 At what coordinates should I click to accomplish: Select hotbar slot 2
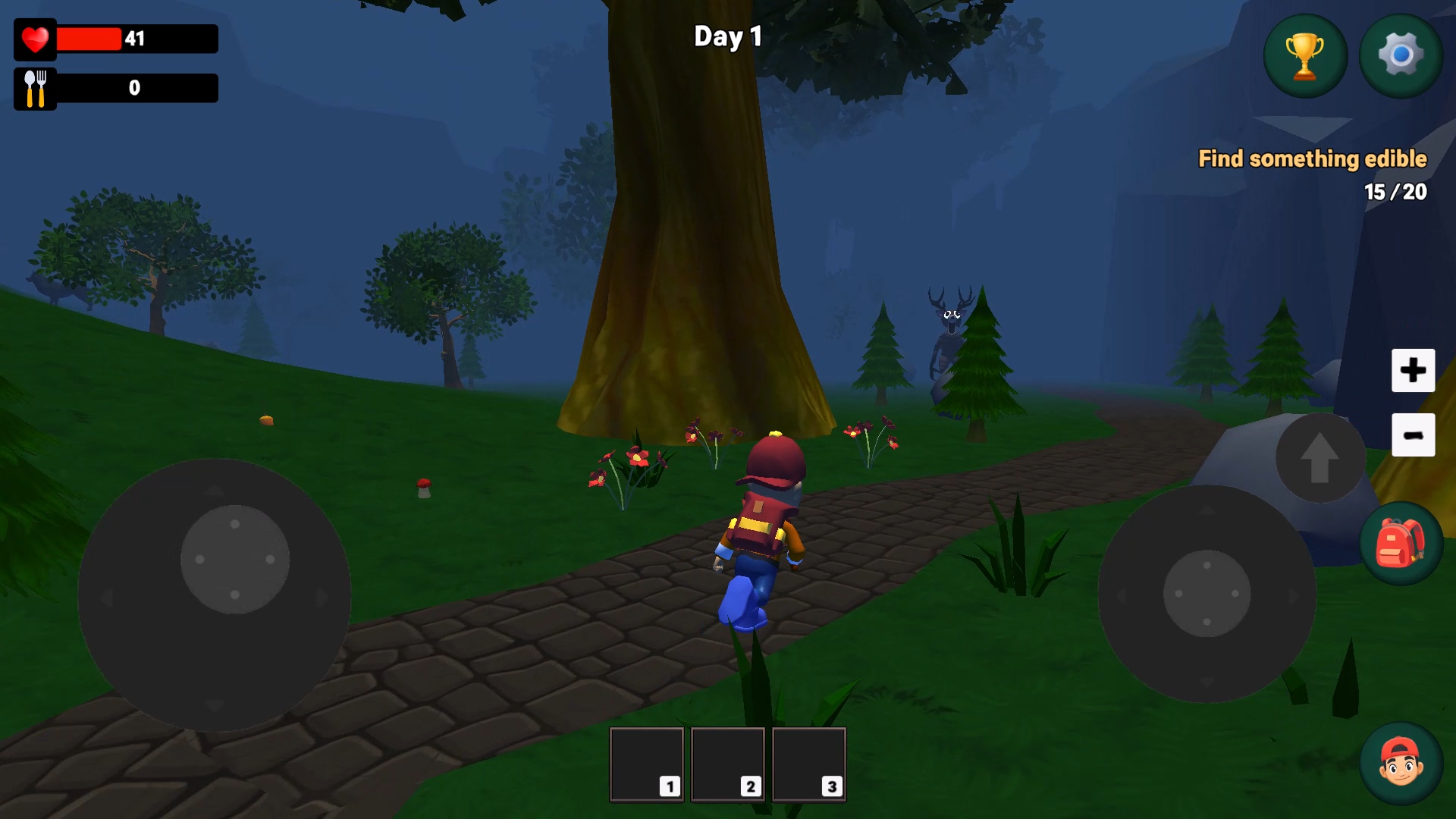point(727,764)
